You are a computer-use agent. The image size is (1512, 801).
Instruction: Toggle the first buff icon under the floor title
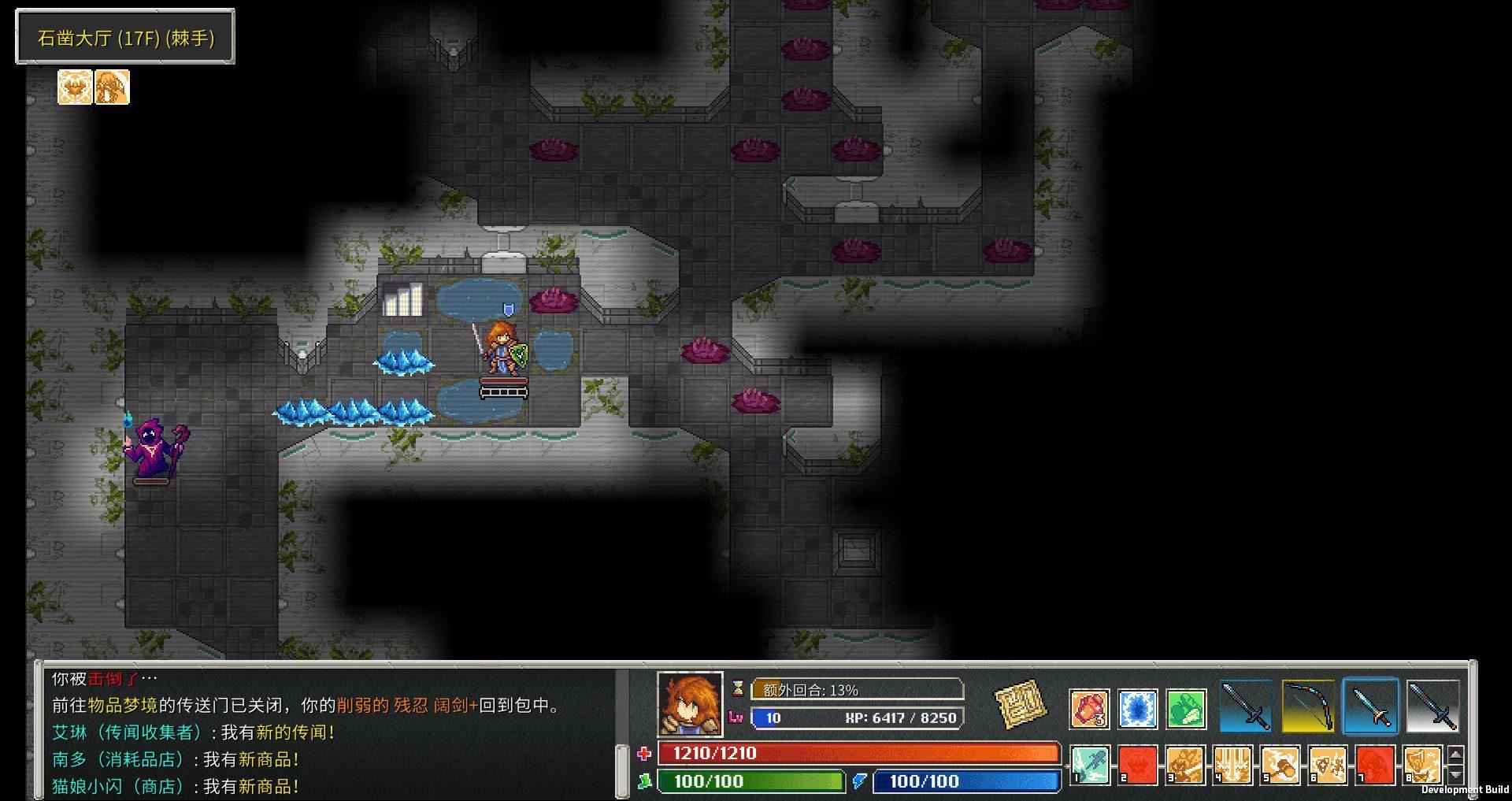pos(73,87)
